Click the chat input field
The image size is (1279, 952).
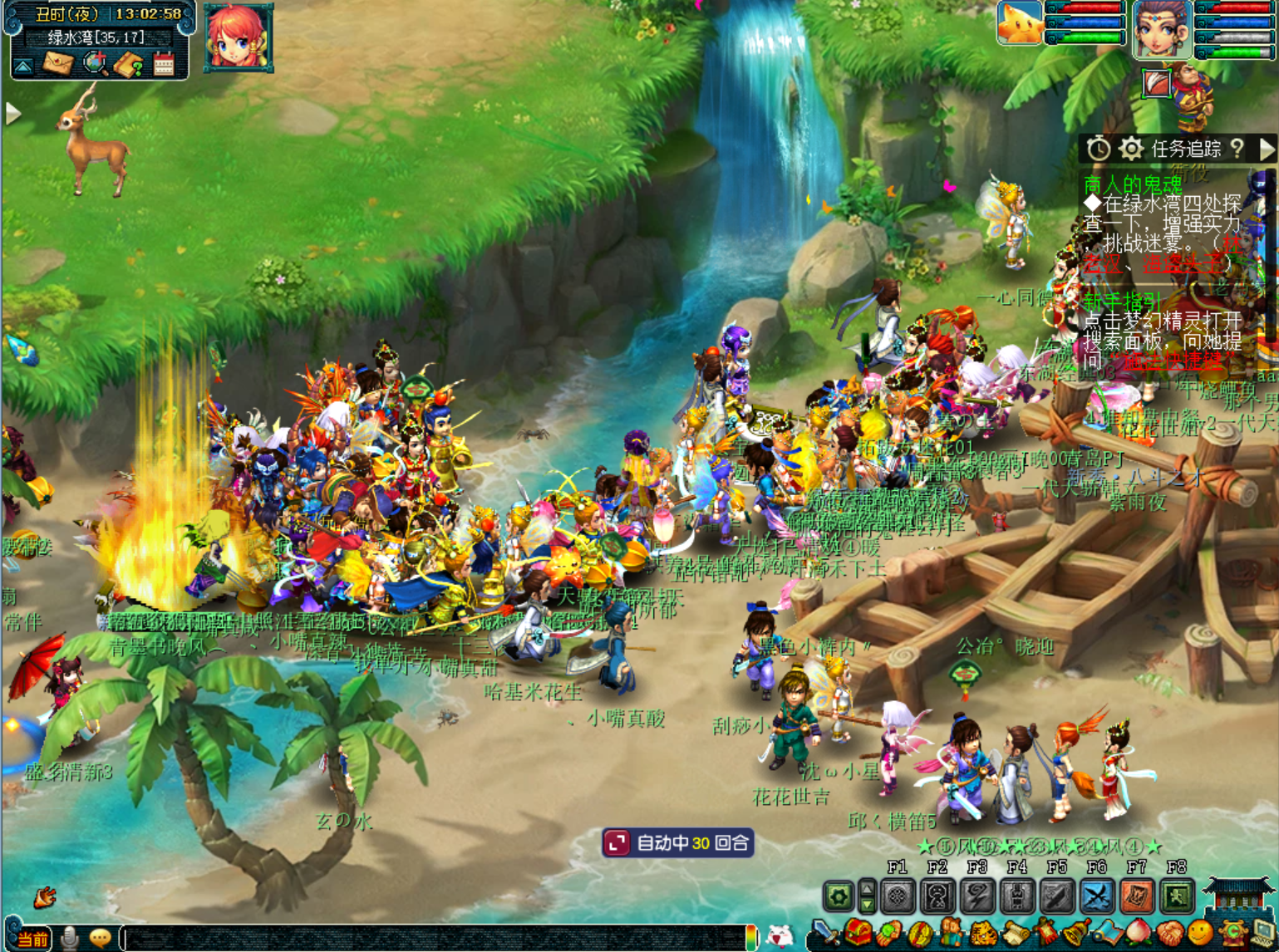click(432, 938)
